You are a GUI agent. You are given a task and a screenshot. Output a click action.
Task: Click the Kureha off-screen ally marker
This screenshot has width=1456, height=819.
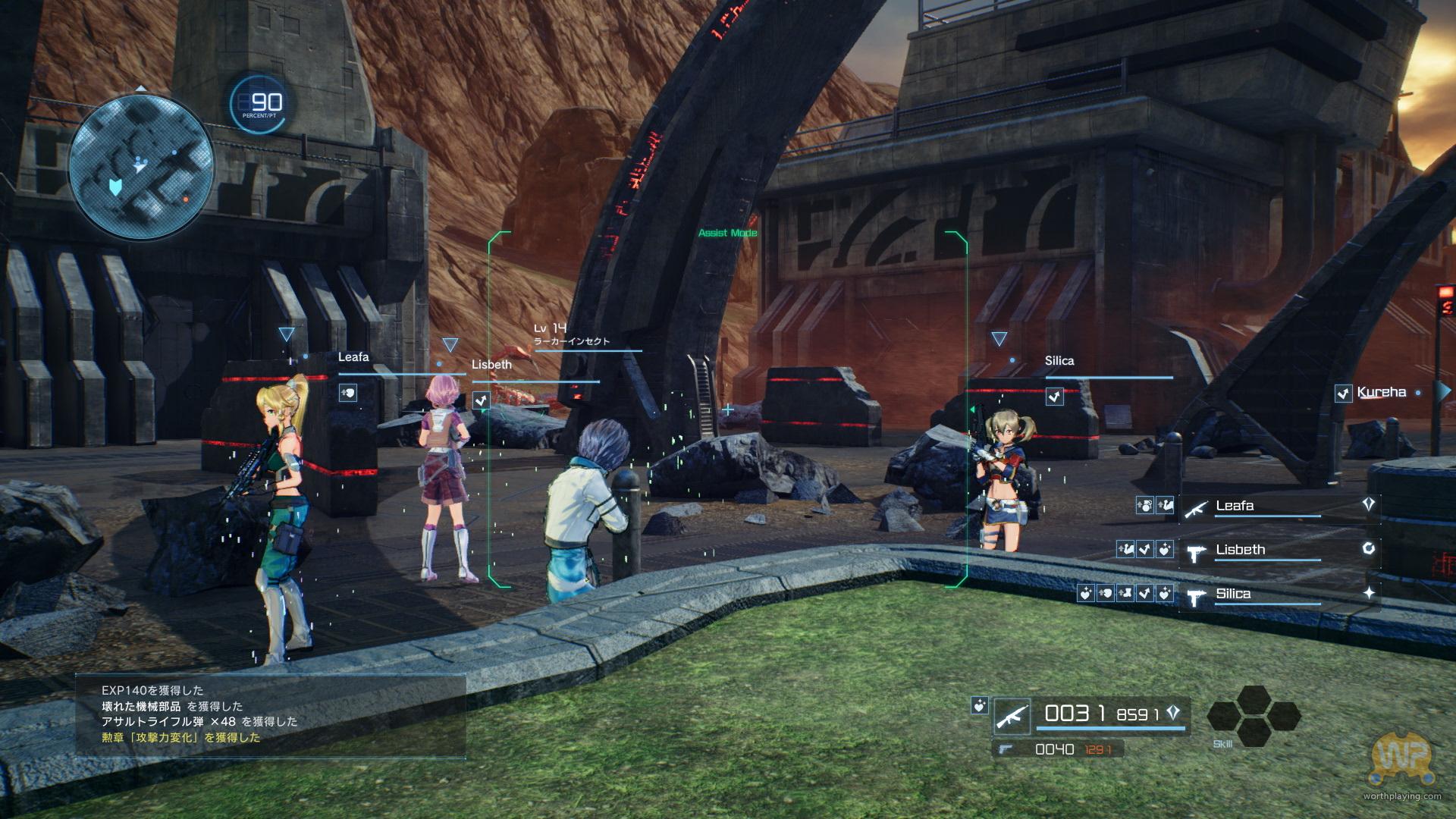[x=1381, y=392]
